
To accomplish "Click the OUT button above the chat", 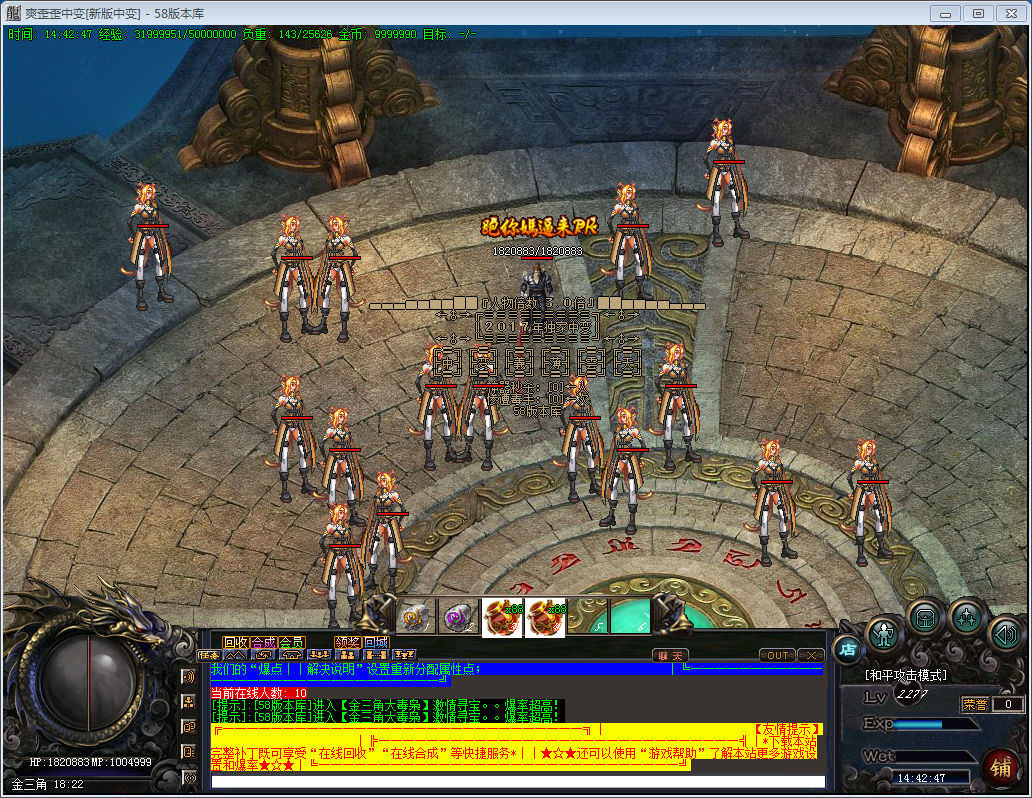I will click(x=777, y=655).
